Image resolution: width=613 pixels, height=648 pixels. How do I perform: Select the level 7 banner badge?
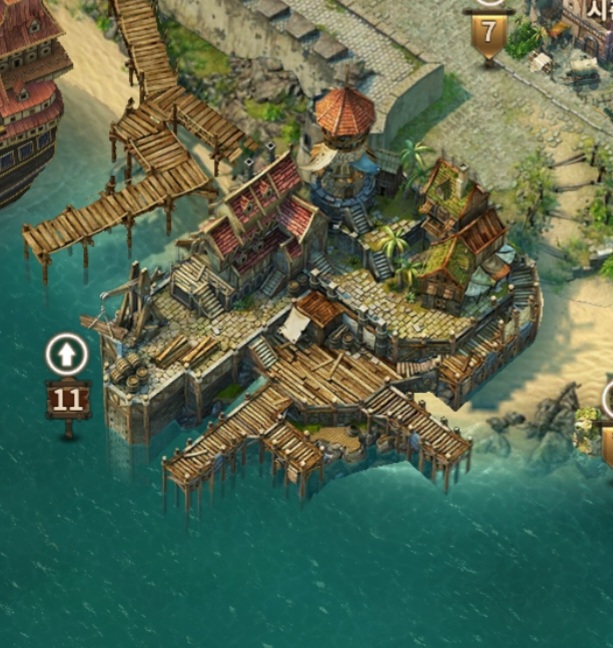[x=488, y=33]
